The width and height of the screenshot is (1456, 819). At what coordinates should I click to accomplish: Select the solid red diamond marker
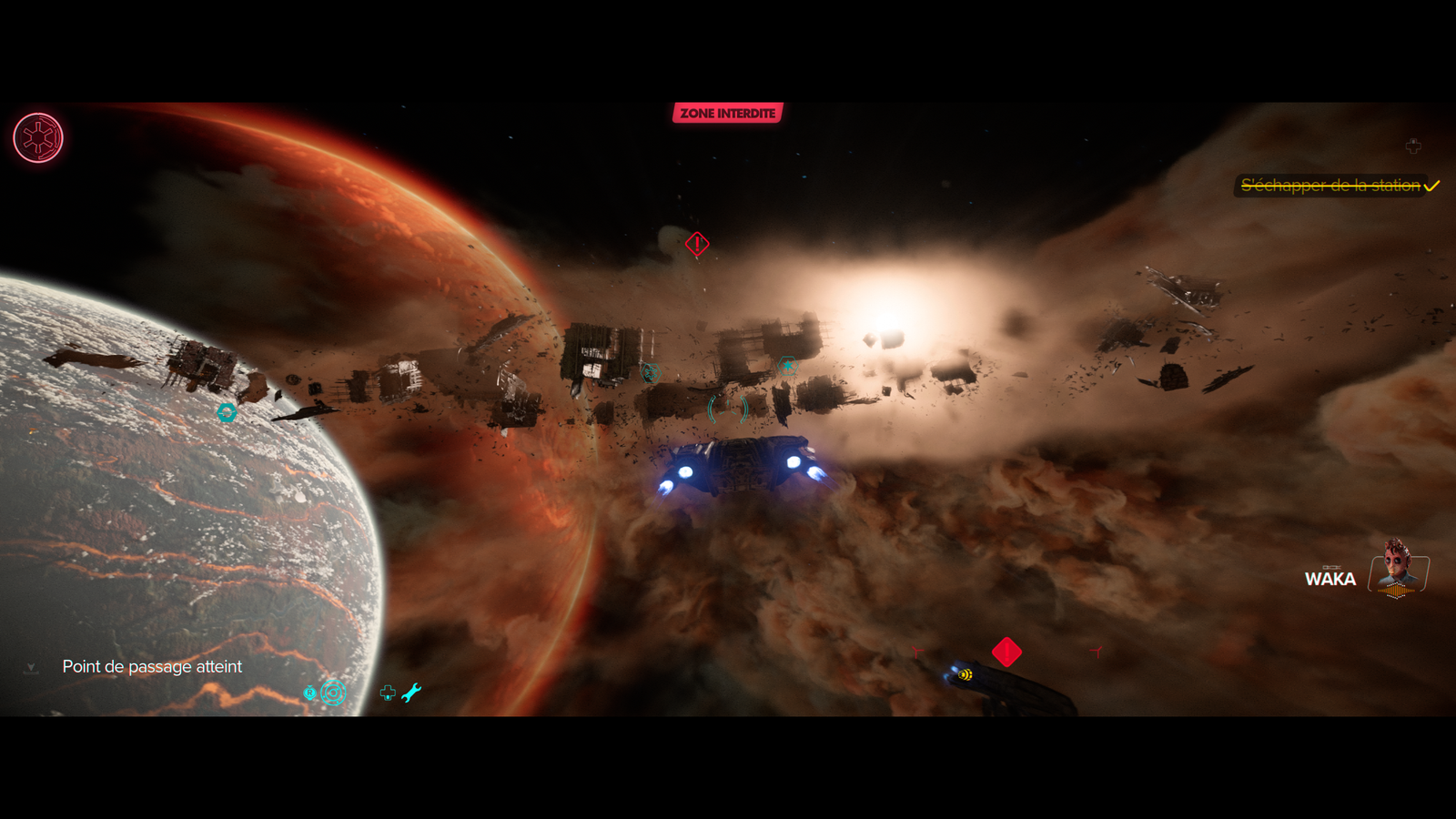pyautogui.click(x=1006, y=652)
